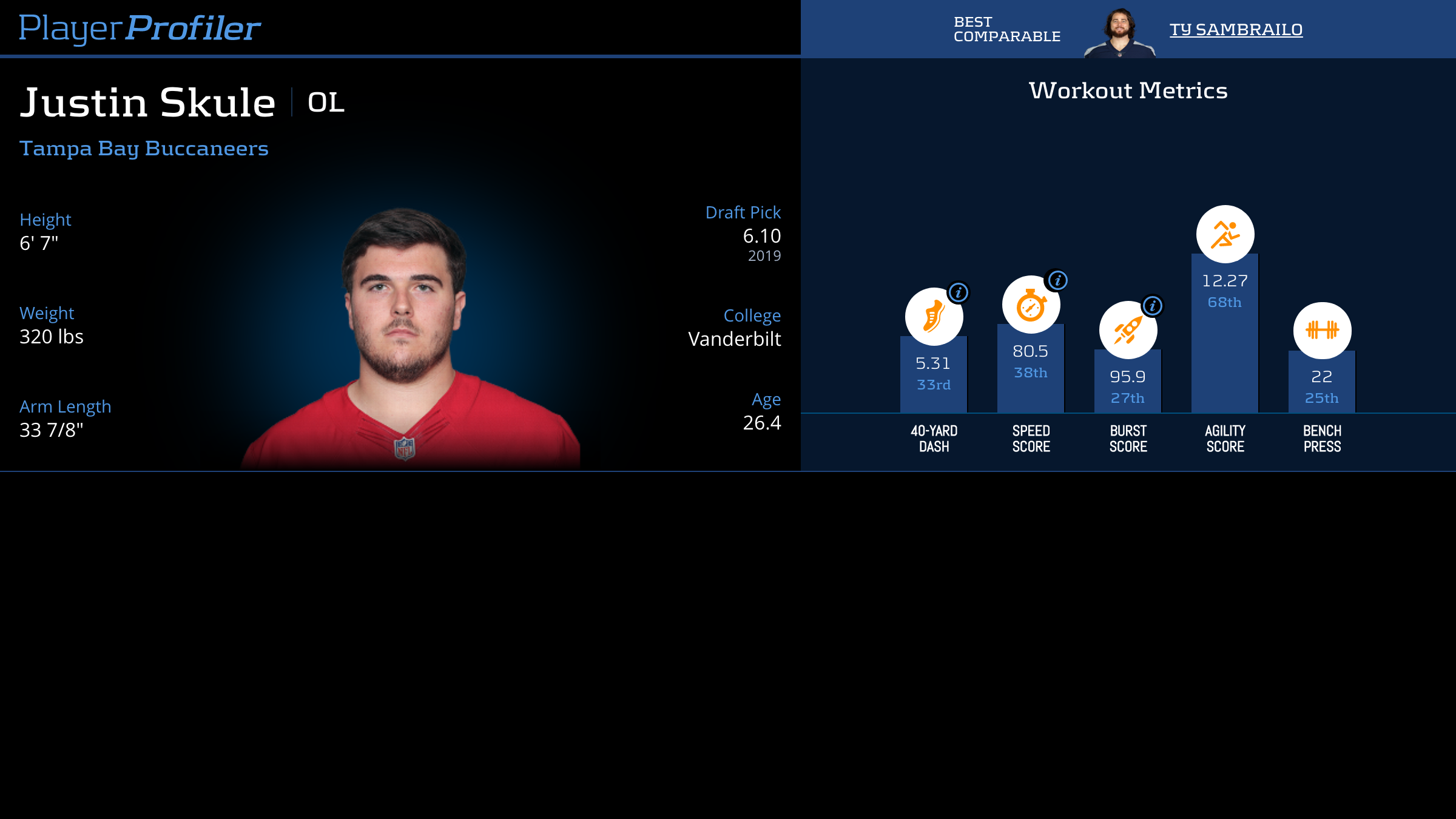Select the Bench Press barbell icon

[x=1322, y=330]
